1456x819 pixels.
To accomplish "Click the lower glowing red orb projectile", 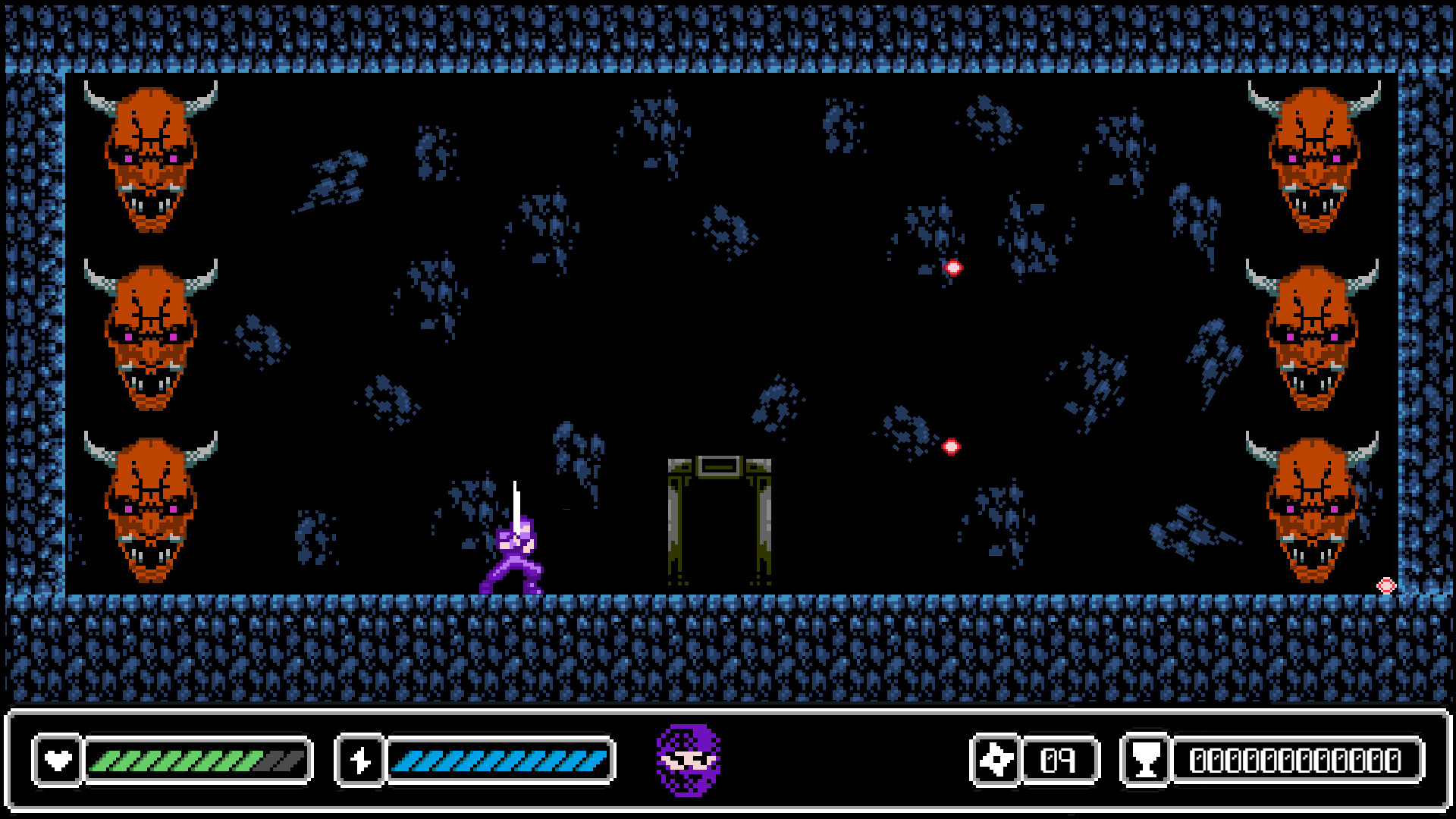I will (952, 446).
